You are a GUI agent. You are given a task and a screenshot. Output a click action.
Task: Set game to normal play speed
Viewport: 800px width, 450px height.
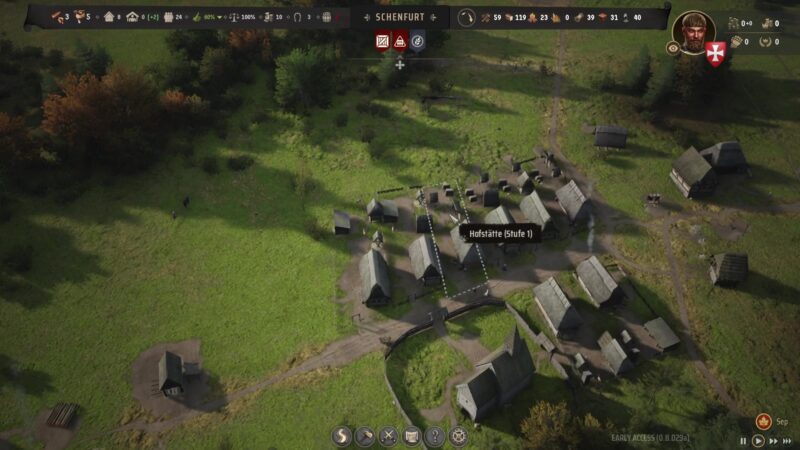coord(758,441)
